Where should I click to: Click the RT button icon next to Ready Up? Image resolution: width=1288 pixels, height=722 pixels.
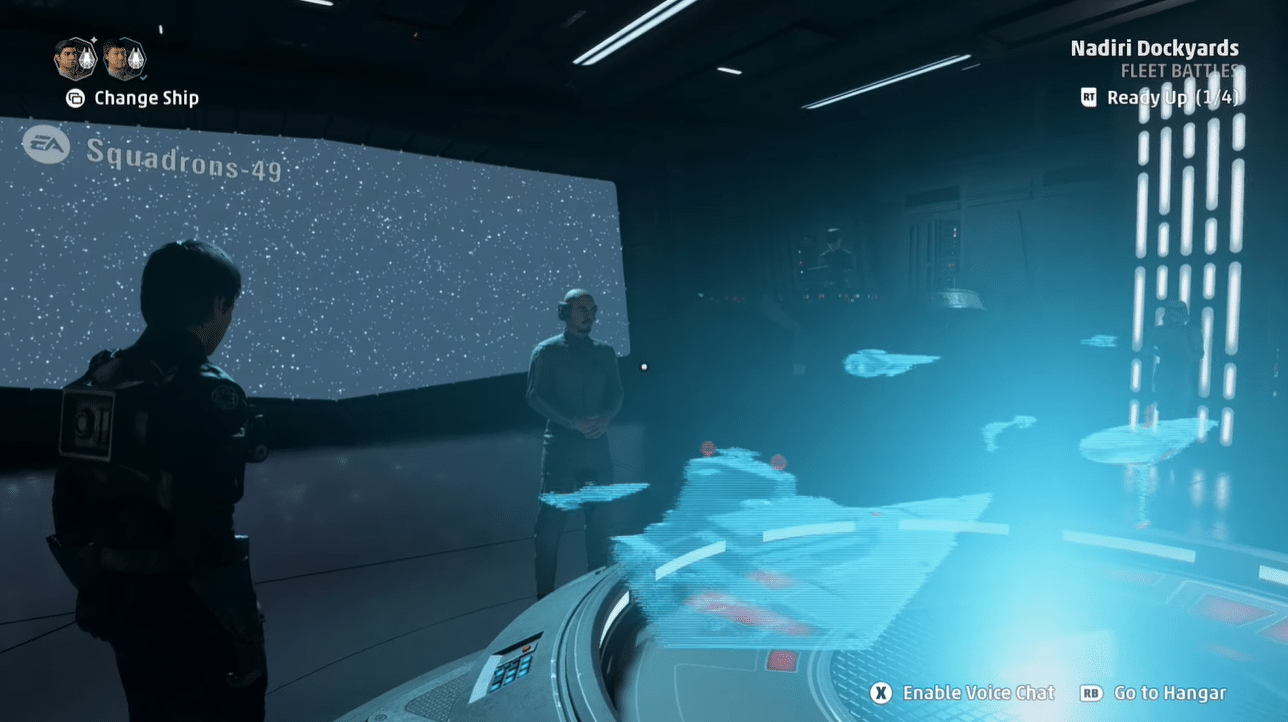(x=1088, y=98)
